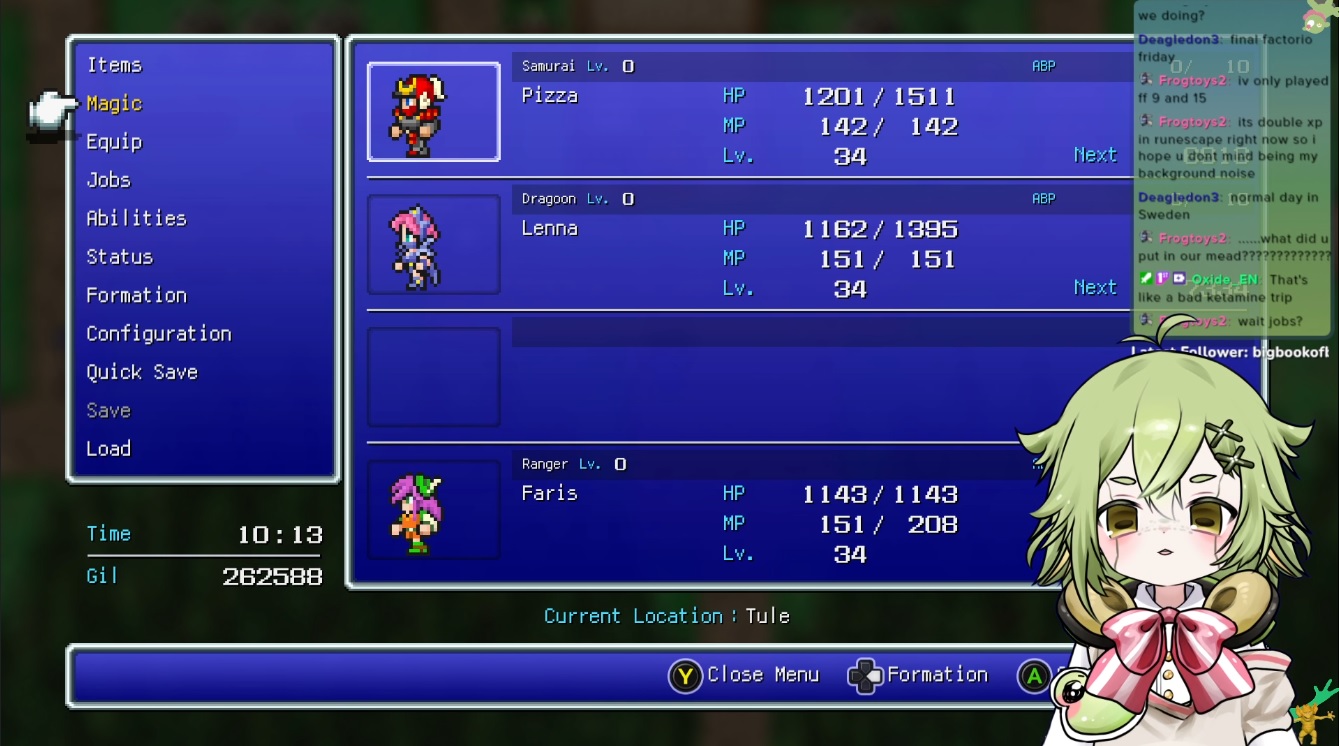1339x746 pixels.
Task: Click the Formation label in bottom bar
Action: [937, 675]
